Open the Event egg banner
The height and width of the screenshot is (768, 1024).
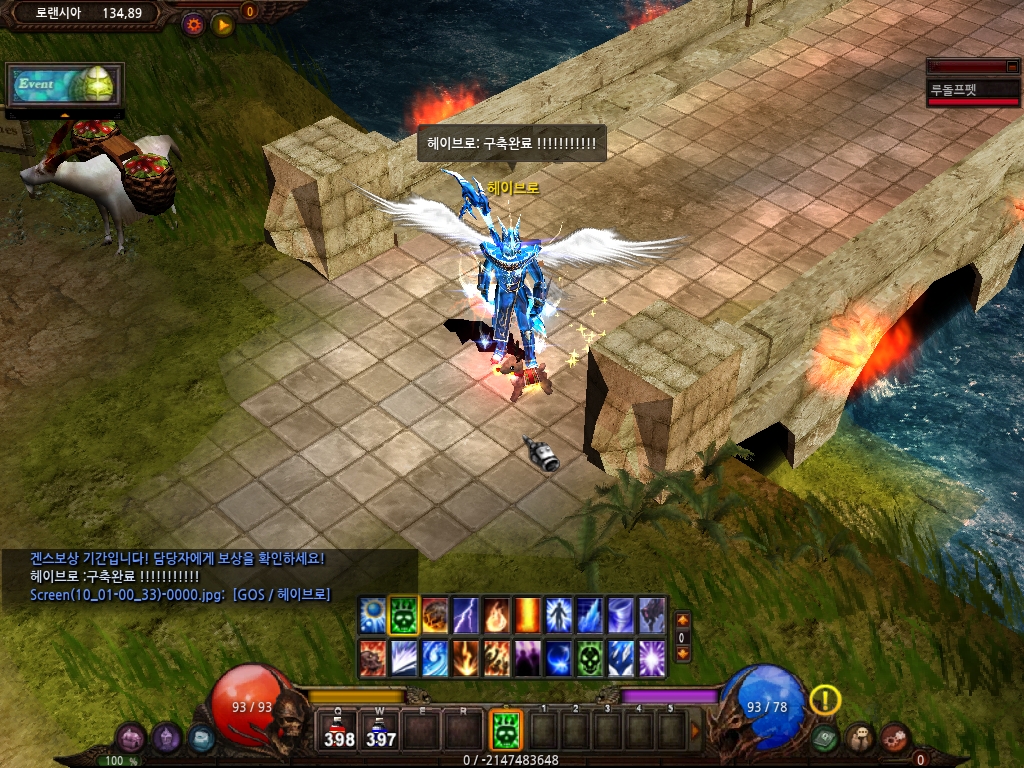coord(64,85)
